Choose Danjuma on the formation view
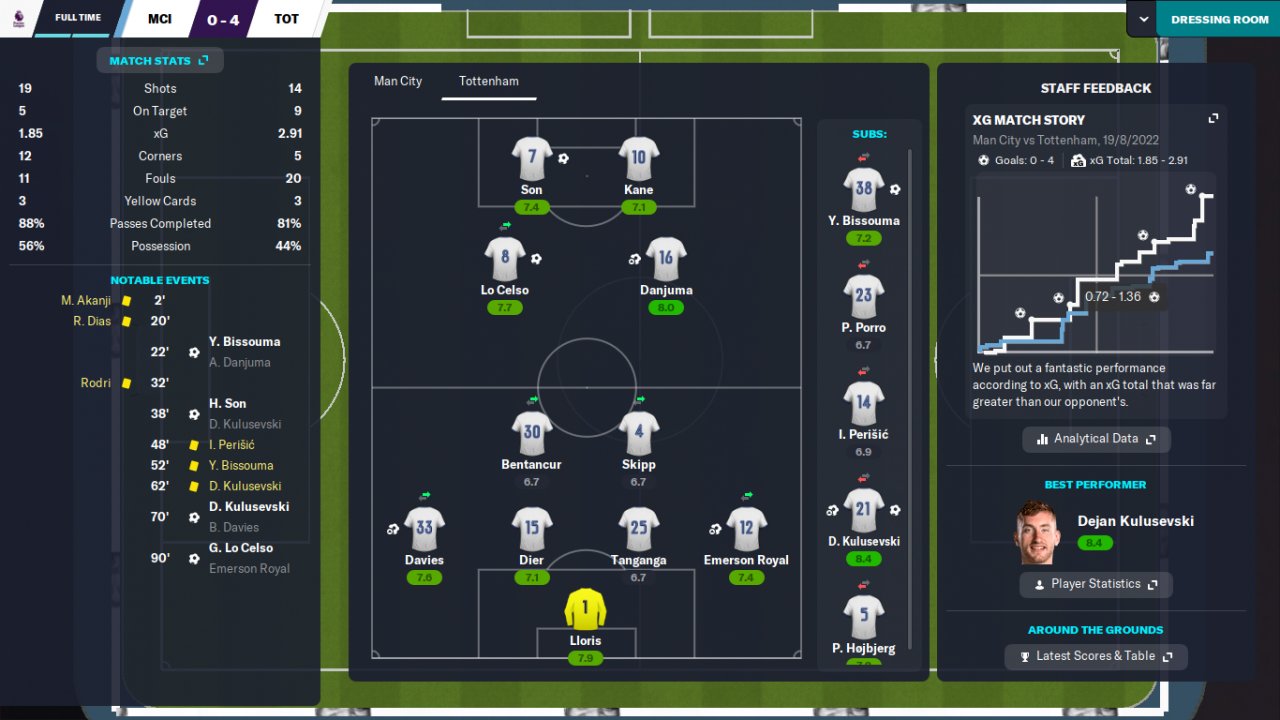The width and height of the screenshot is (1280, 720). pos(666,259)
